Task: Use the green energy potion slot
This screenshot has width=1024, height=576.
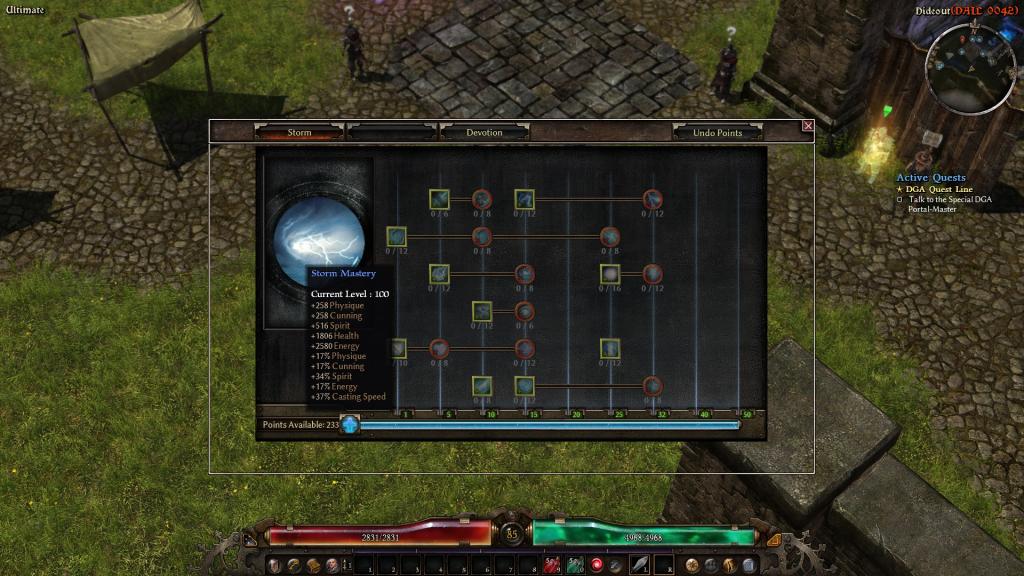Action: point(575,566)
